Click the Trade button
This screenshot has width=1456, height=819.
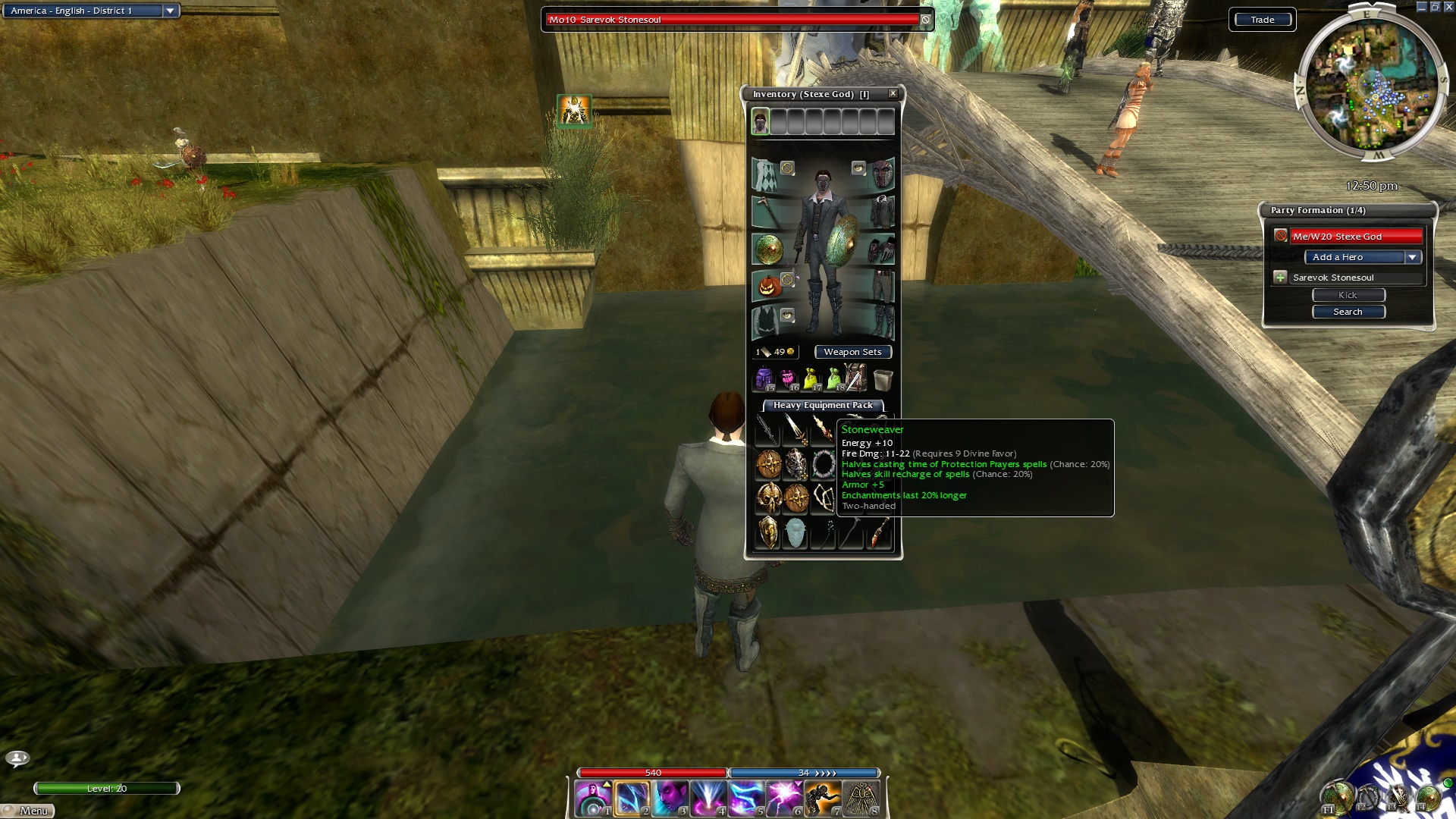click(1262, 20)
